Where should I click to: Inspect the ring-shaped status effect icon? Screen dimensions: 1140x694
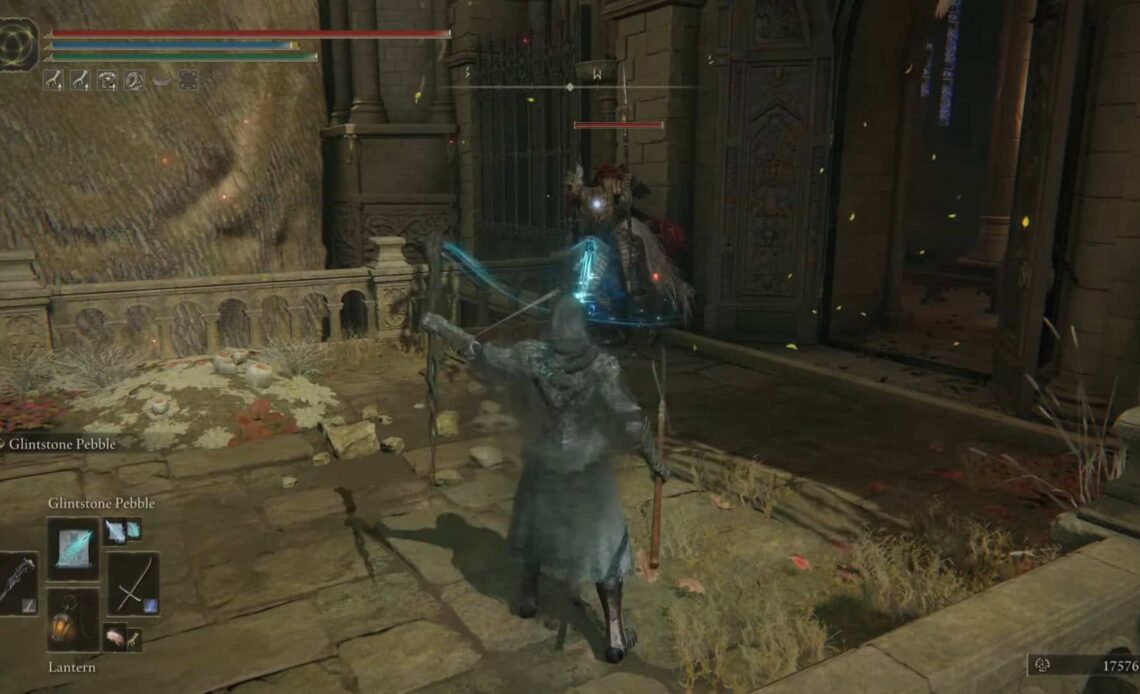(x=134, y=80)
